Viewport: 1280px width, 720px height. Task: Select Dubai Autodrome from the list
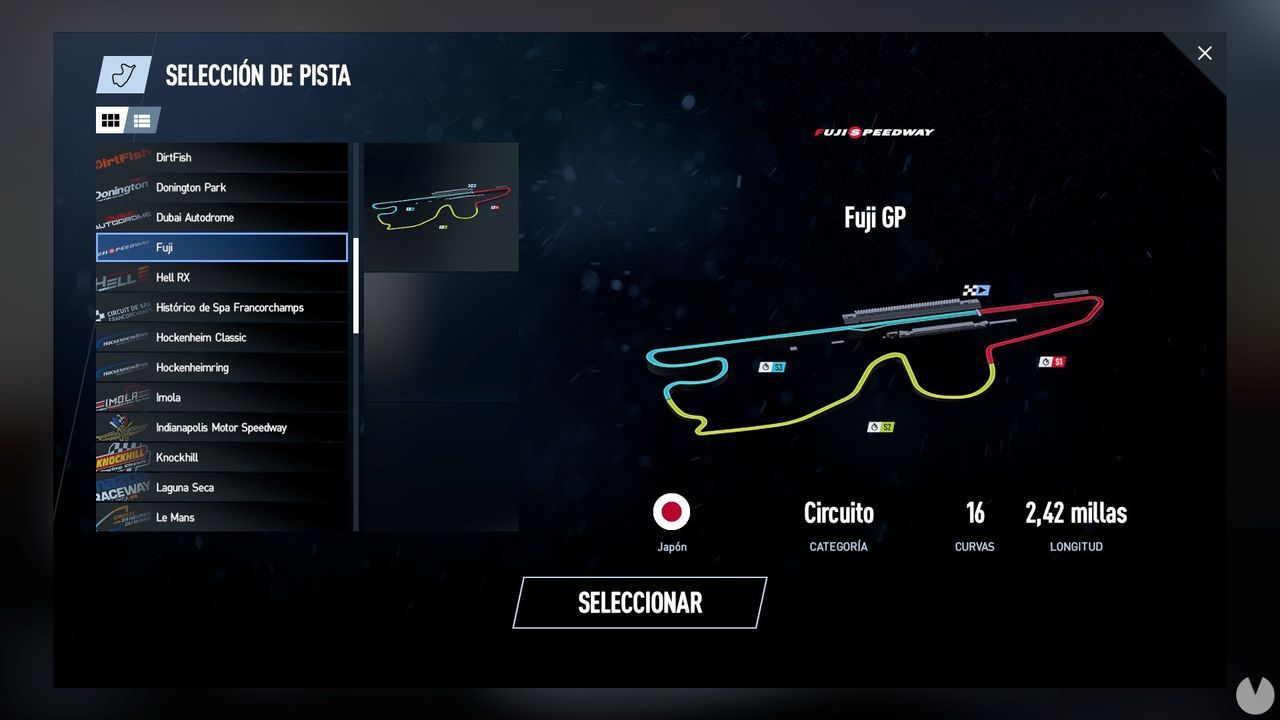[222, 217]
